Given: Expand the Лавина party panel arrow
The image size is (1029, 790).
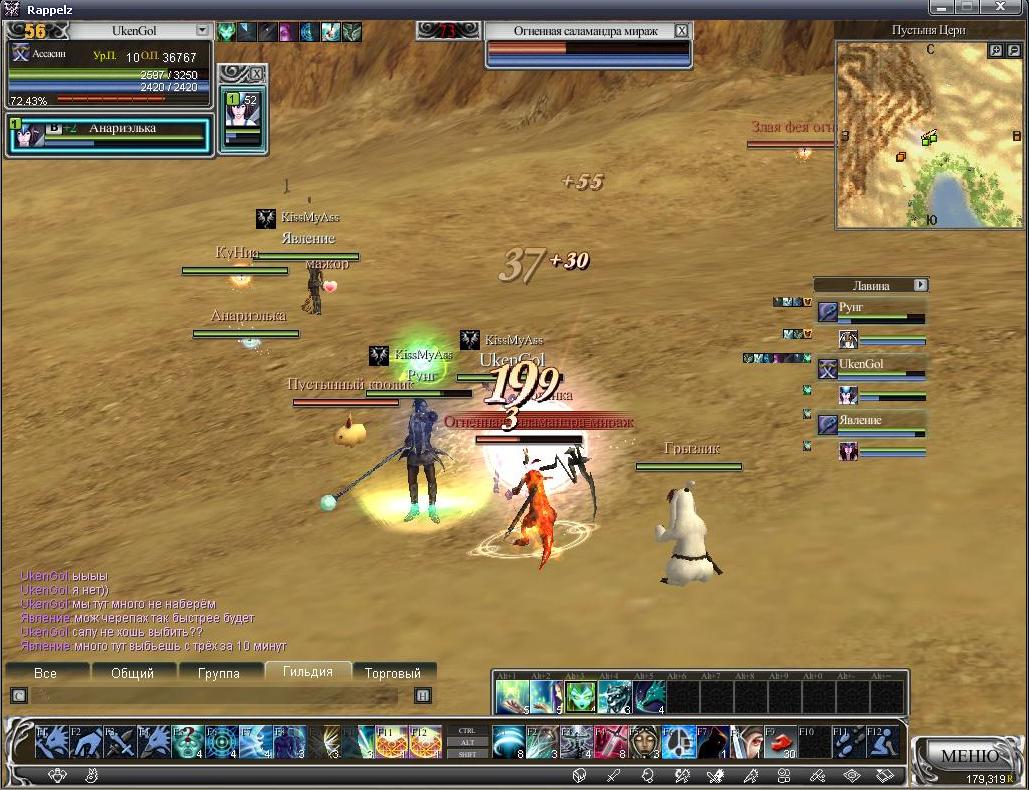Looking at the screenshot, I should pos(920,285).
